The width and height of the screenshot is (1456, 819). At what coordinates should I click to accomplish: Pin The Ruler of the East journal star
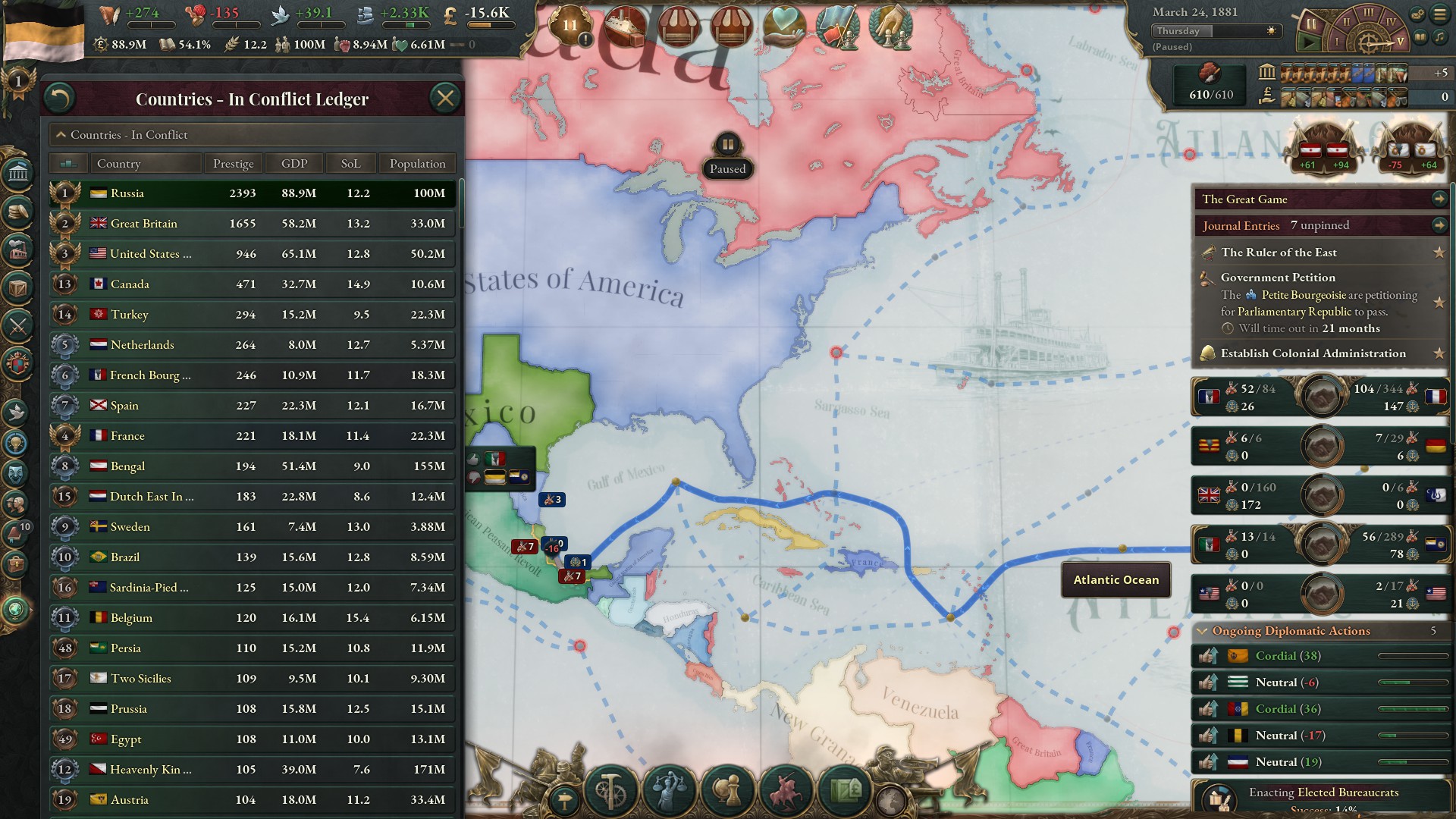pos(1439,253)
